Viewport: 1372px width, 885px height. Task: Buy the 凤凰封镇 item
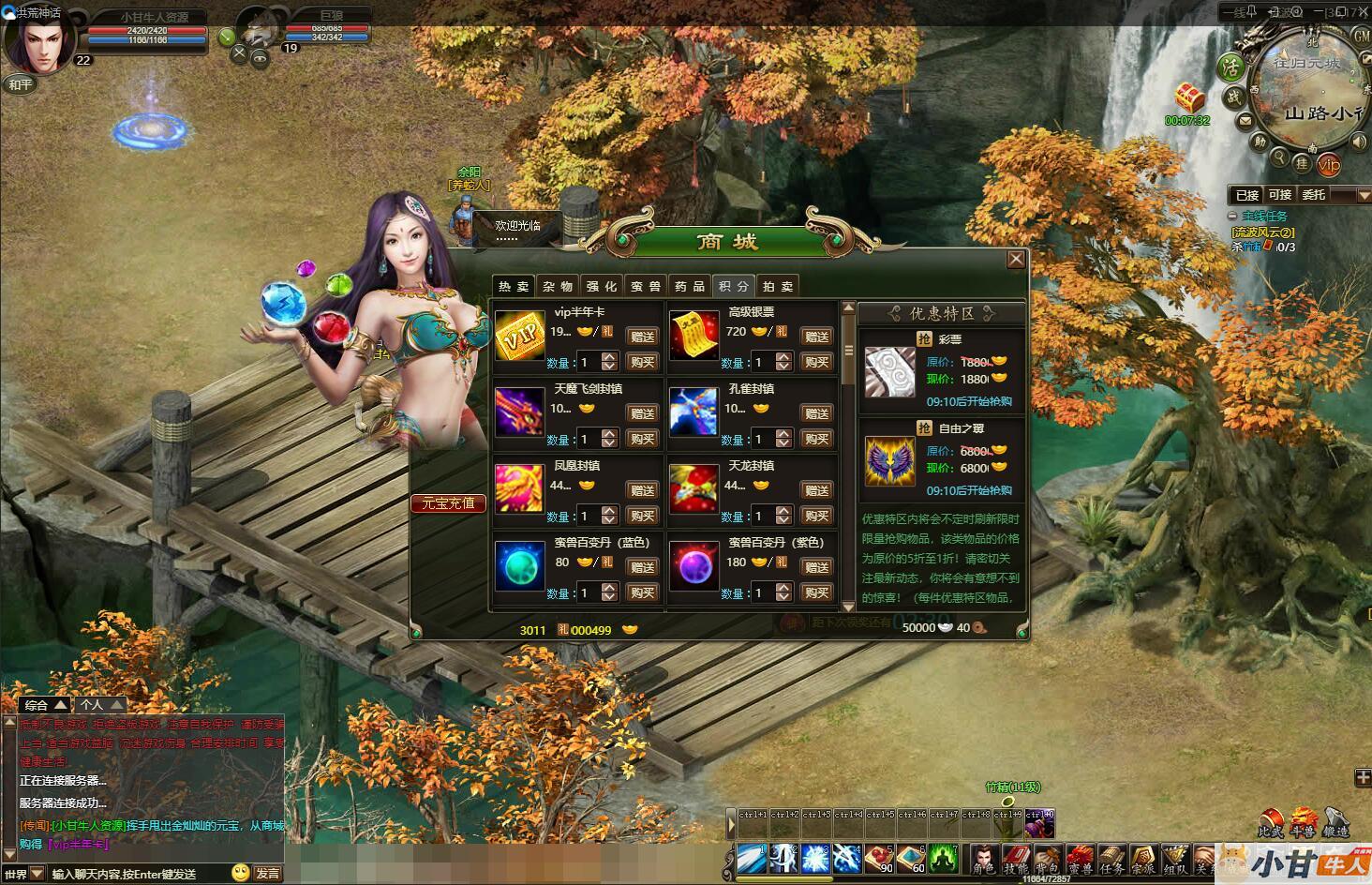642,516
